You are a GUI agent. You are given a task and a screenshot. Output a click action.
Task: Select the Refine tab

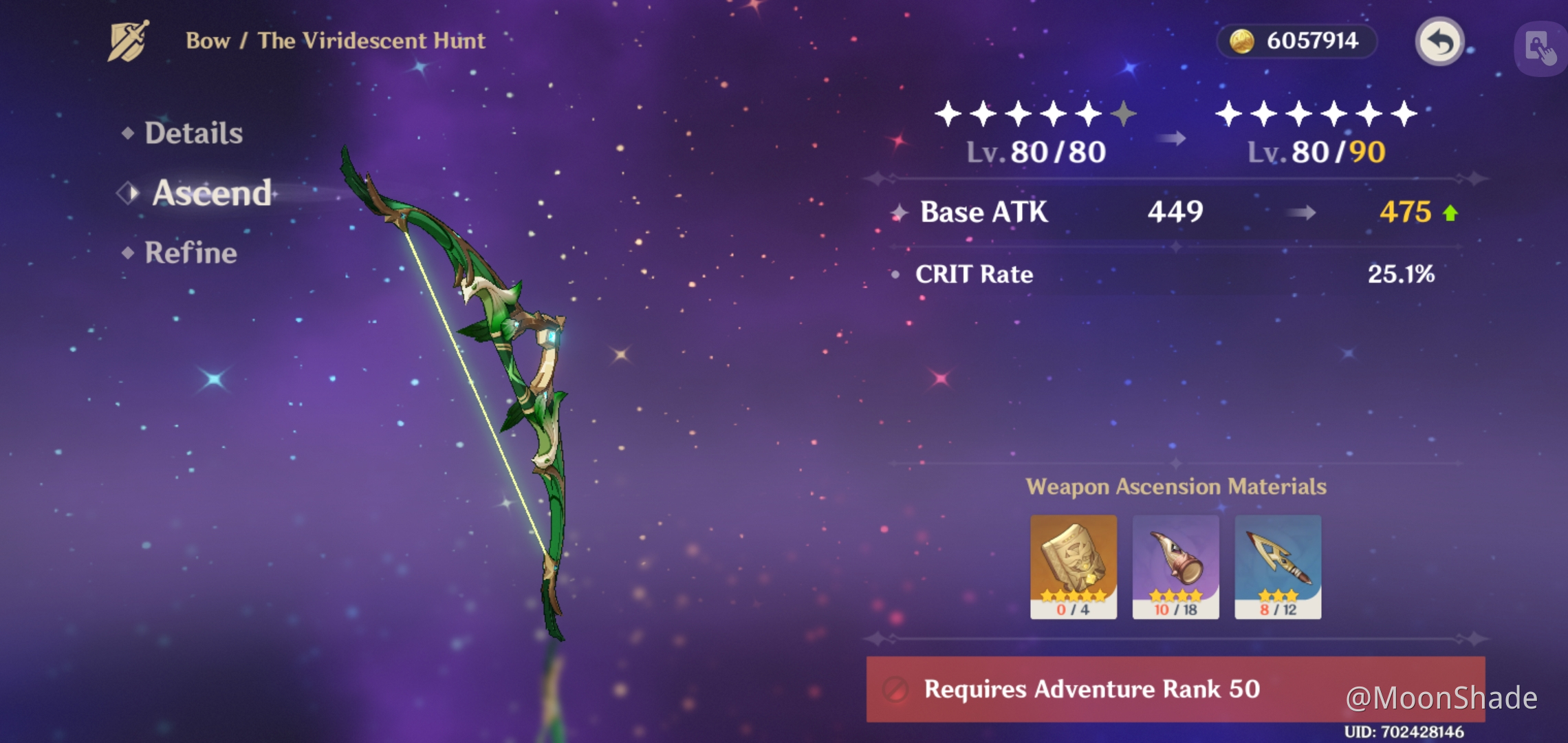click(190, 252)
